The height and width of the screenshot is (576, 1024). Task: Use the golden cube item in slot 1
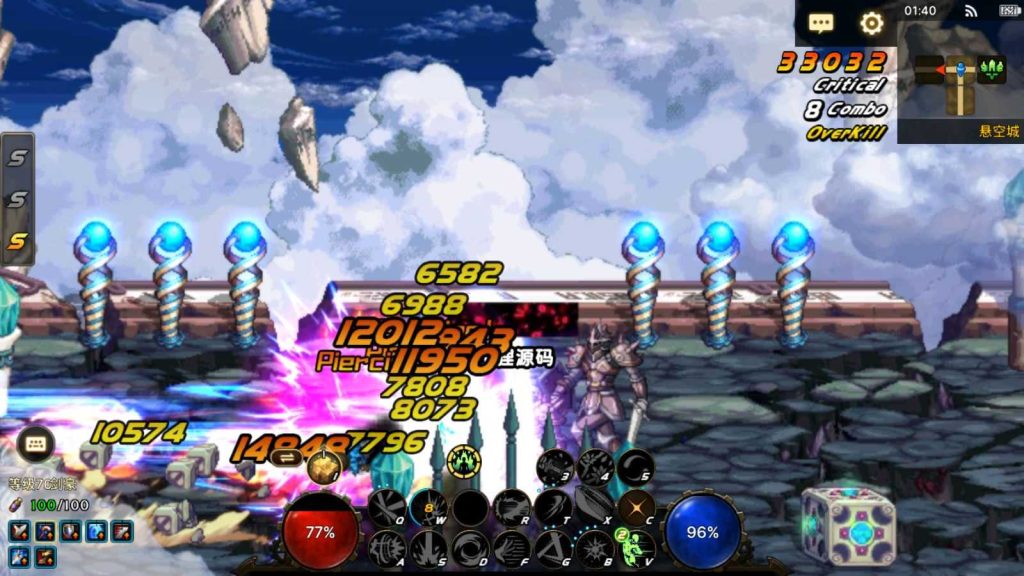click(324, 466)
